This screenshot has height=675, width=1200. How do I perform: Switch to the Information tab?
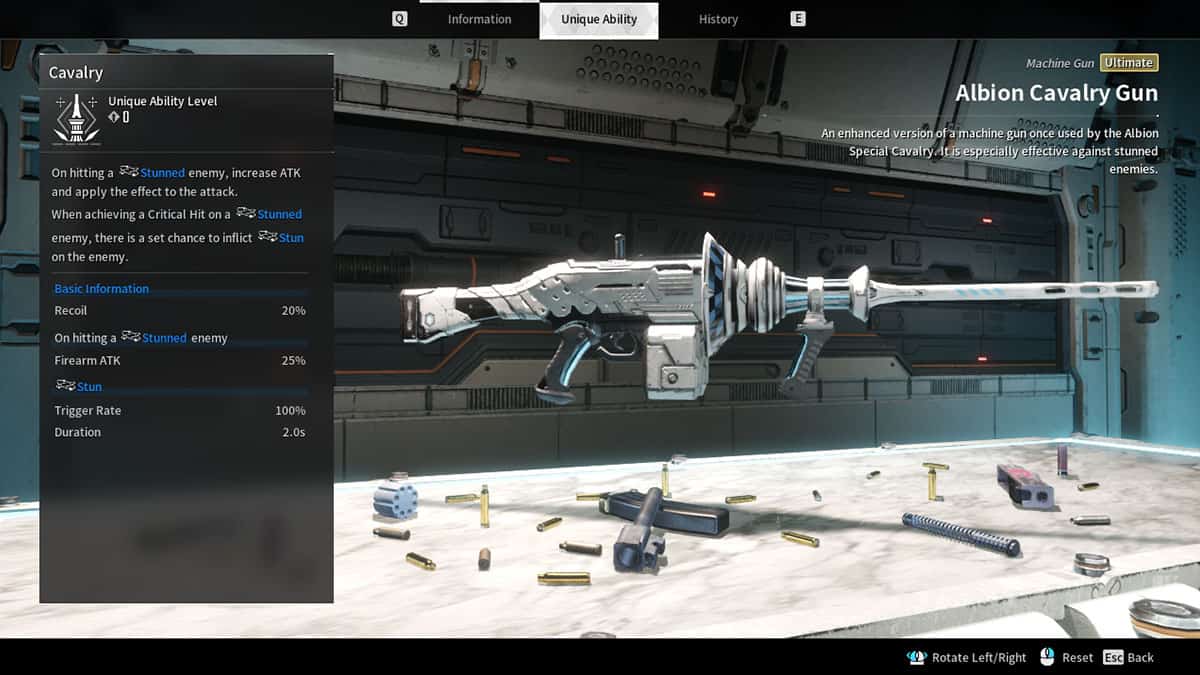(479, 19)
